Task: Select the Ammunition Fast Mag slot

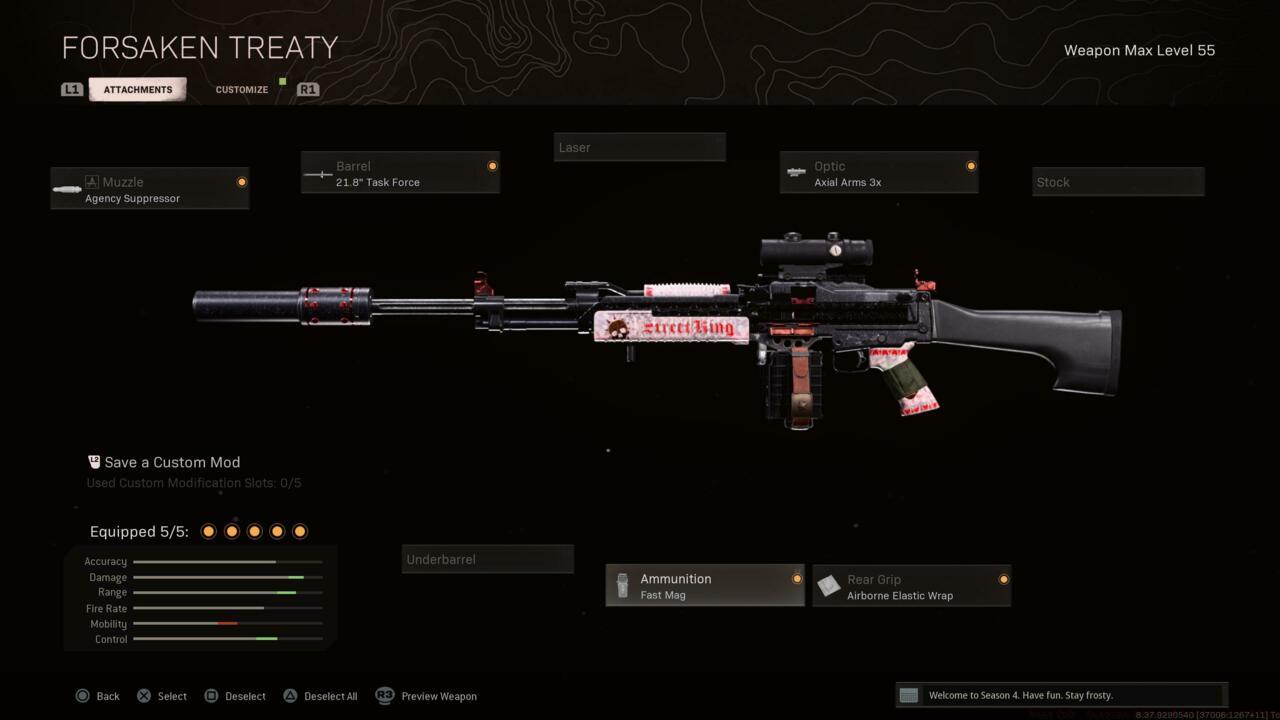Action: click(x=705, y=586)
